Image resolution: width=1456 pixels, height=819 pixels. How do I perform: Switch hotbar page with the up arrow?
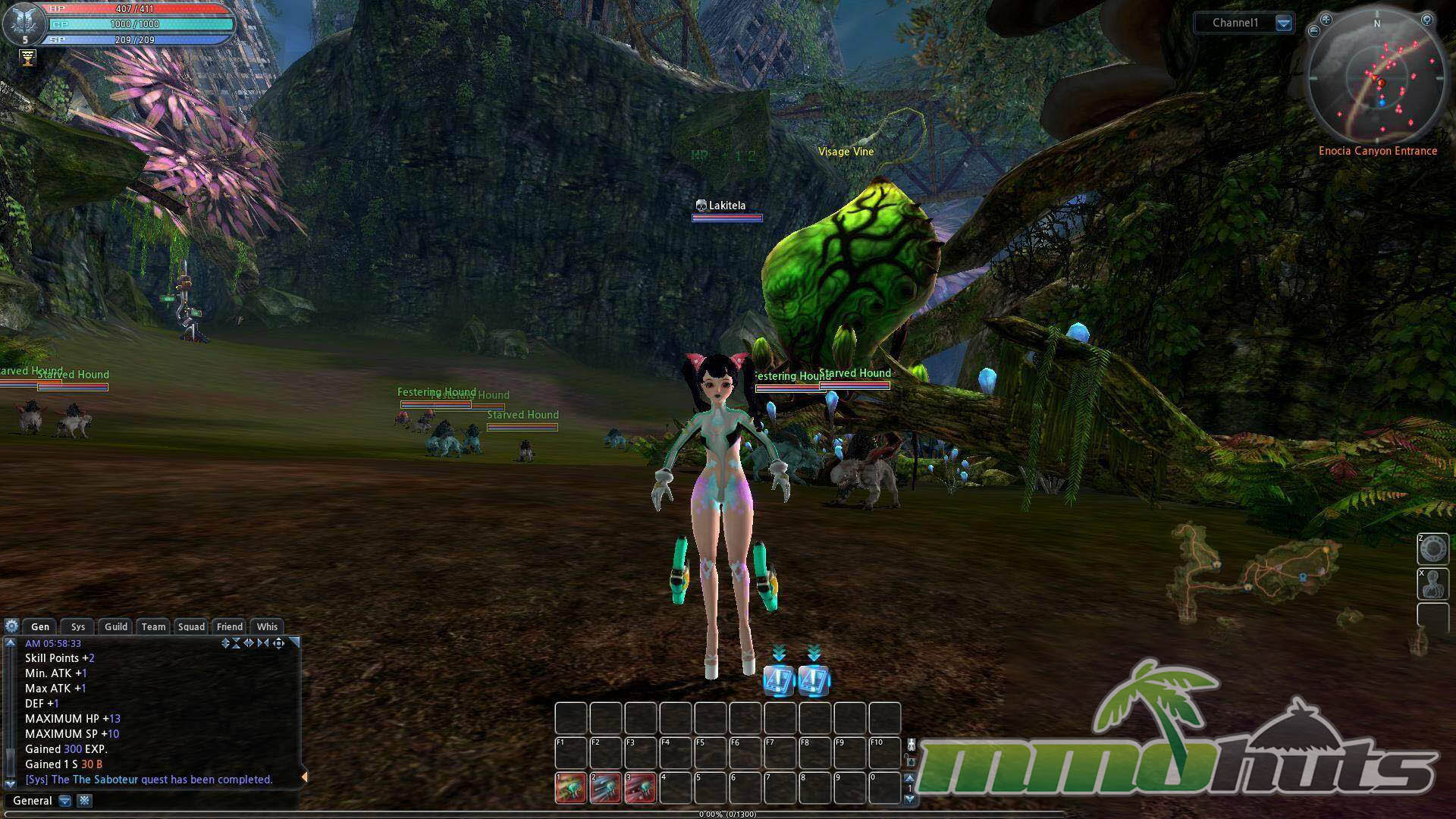click(910, 778)
